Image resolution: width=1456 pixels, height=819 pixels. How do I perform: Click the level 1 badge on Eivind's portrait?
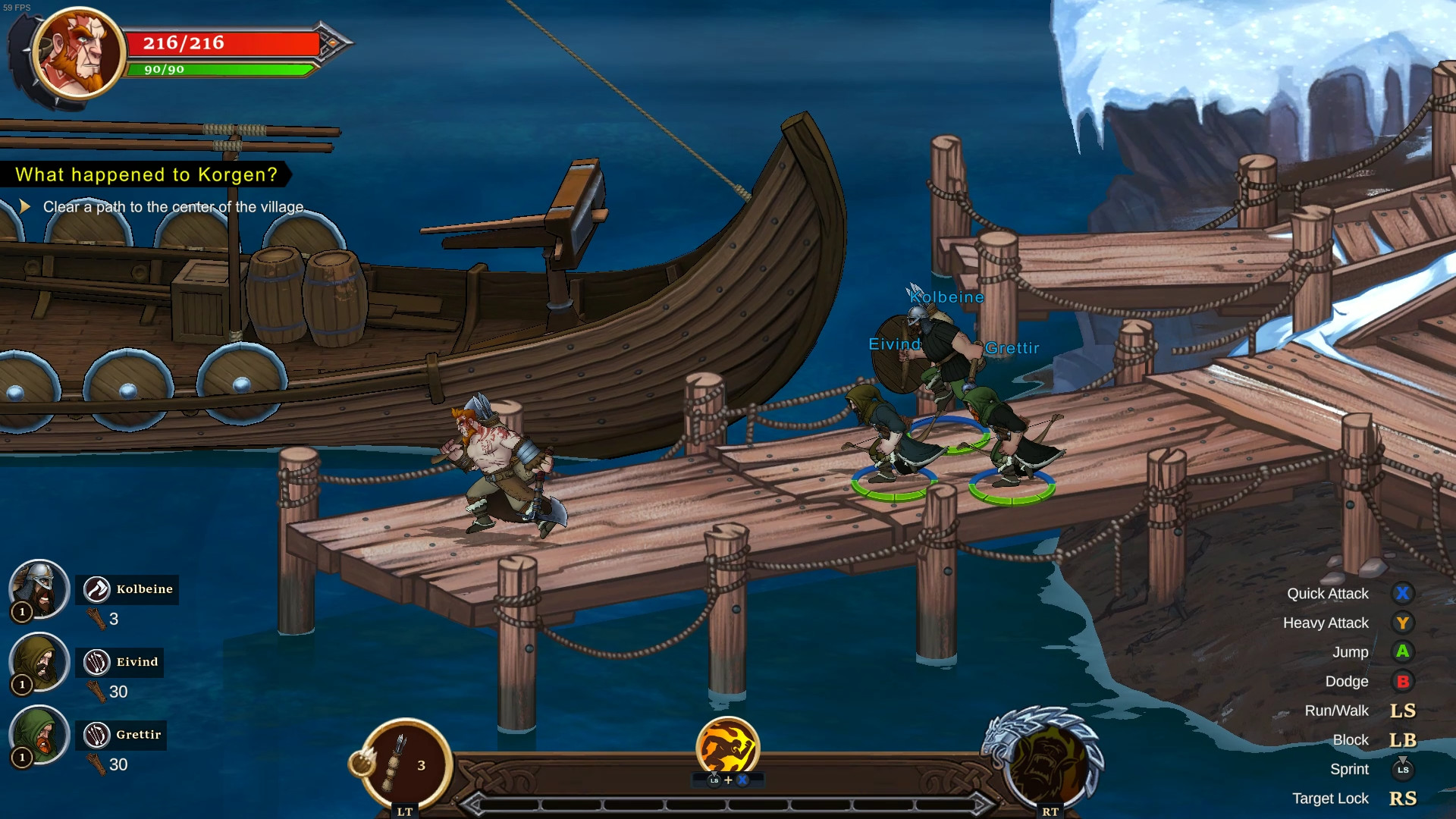click(x=23, y=683)
